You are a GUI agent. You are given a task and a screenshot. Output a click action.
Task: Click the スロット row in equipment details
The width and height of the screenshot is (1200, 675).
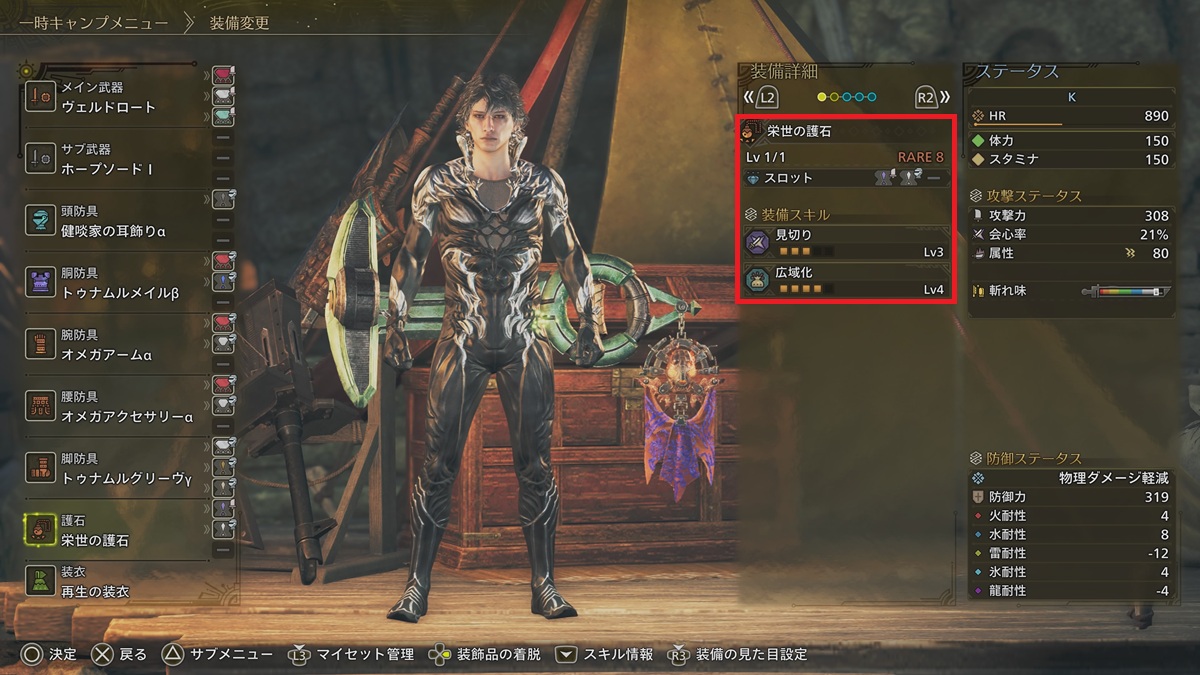pos(845,178)
